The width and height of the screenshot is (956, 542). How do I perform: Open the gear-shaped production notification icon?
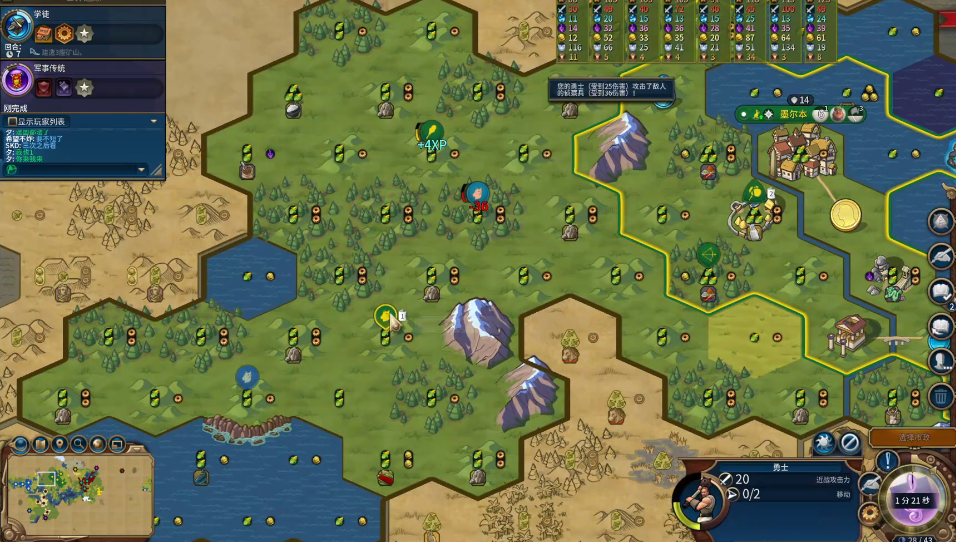(870, 512)
